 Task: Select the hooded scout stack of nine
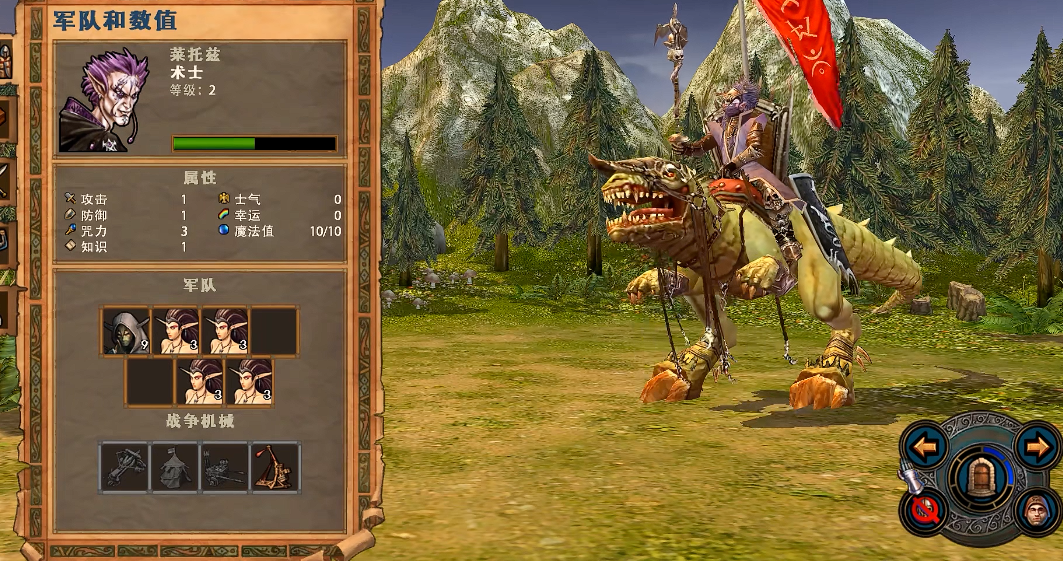pos(126,331)
